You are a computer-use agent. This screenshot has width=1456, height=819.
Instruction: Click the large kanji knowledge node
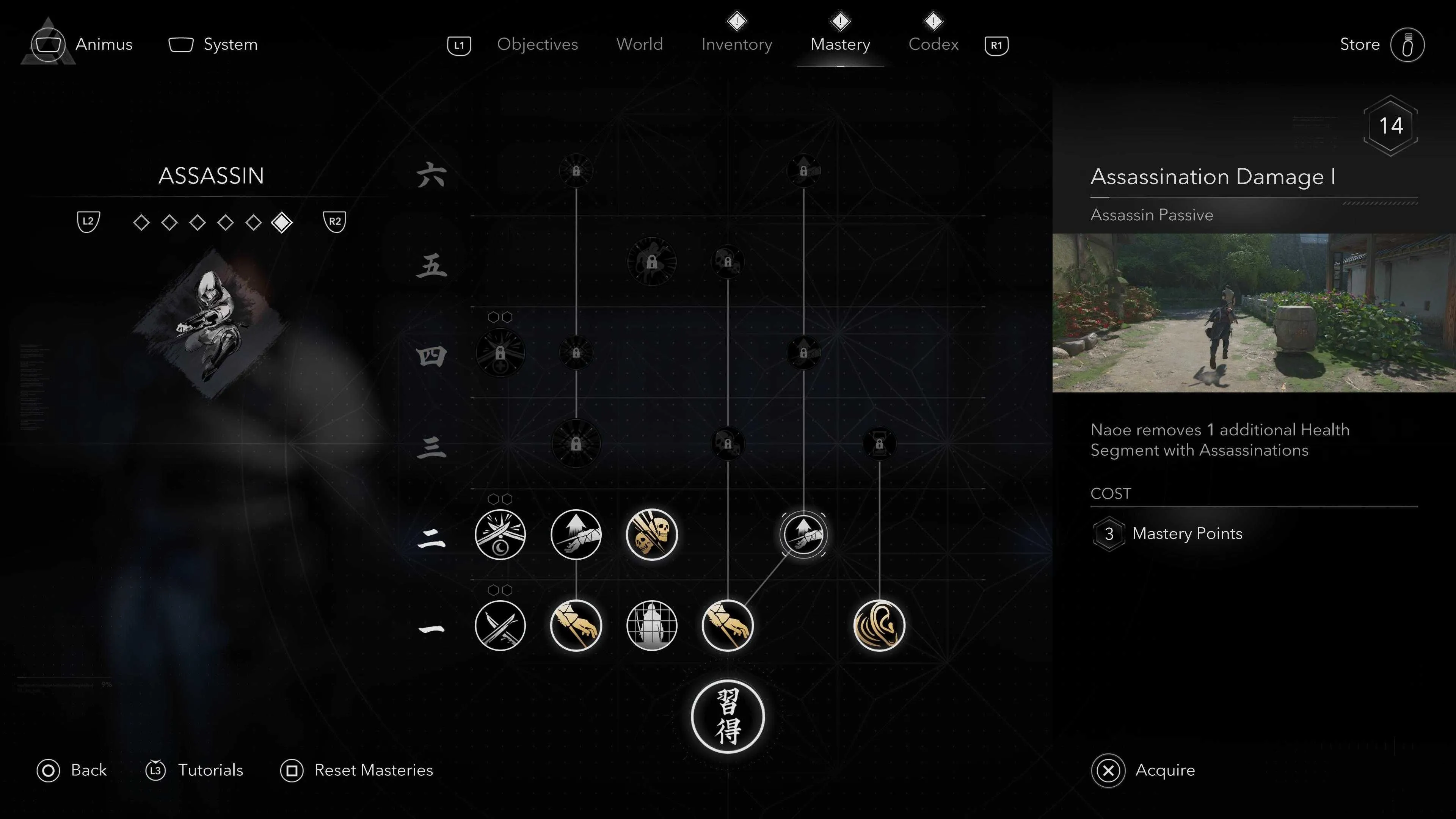click(x=728, y=716)
